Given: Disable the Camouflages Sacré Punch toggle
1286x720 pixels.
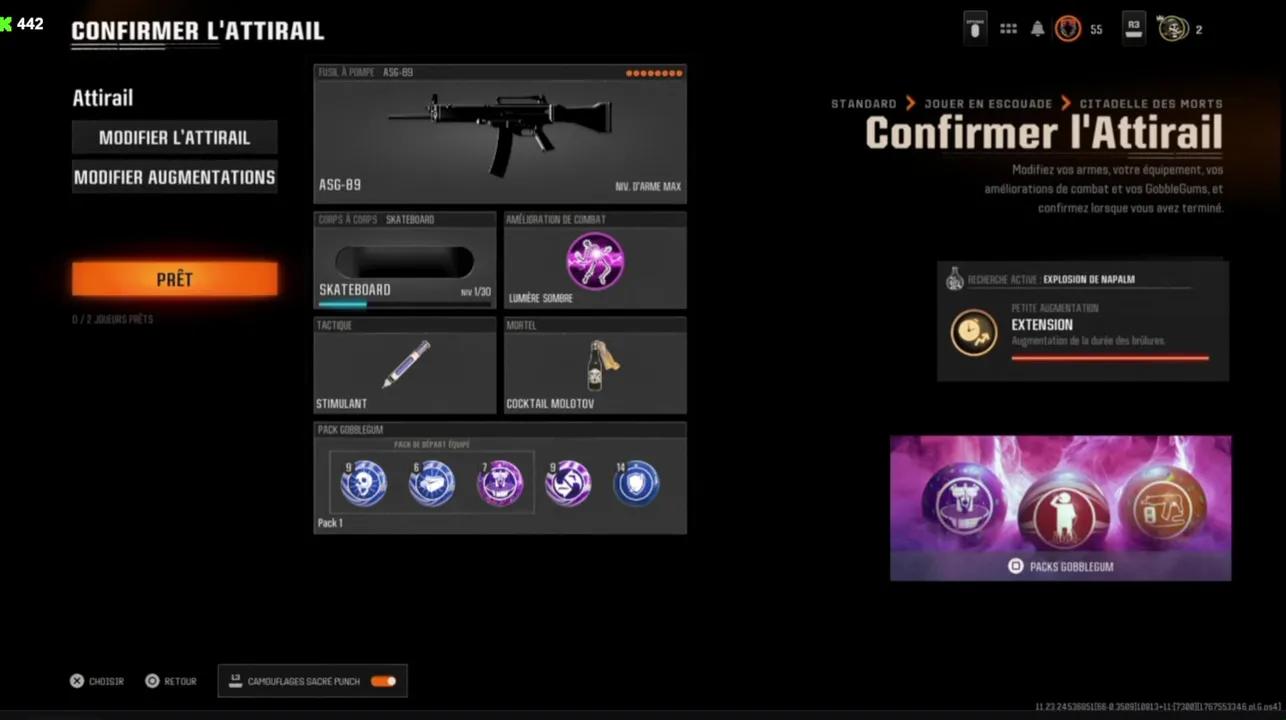Looking at the screenshot, I should [x=383, y=681].
